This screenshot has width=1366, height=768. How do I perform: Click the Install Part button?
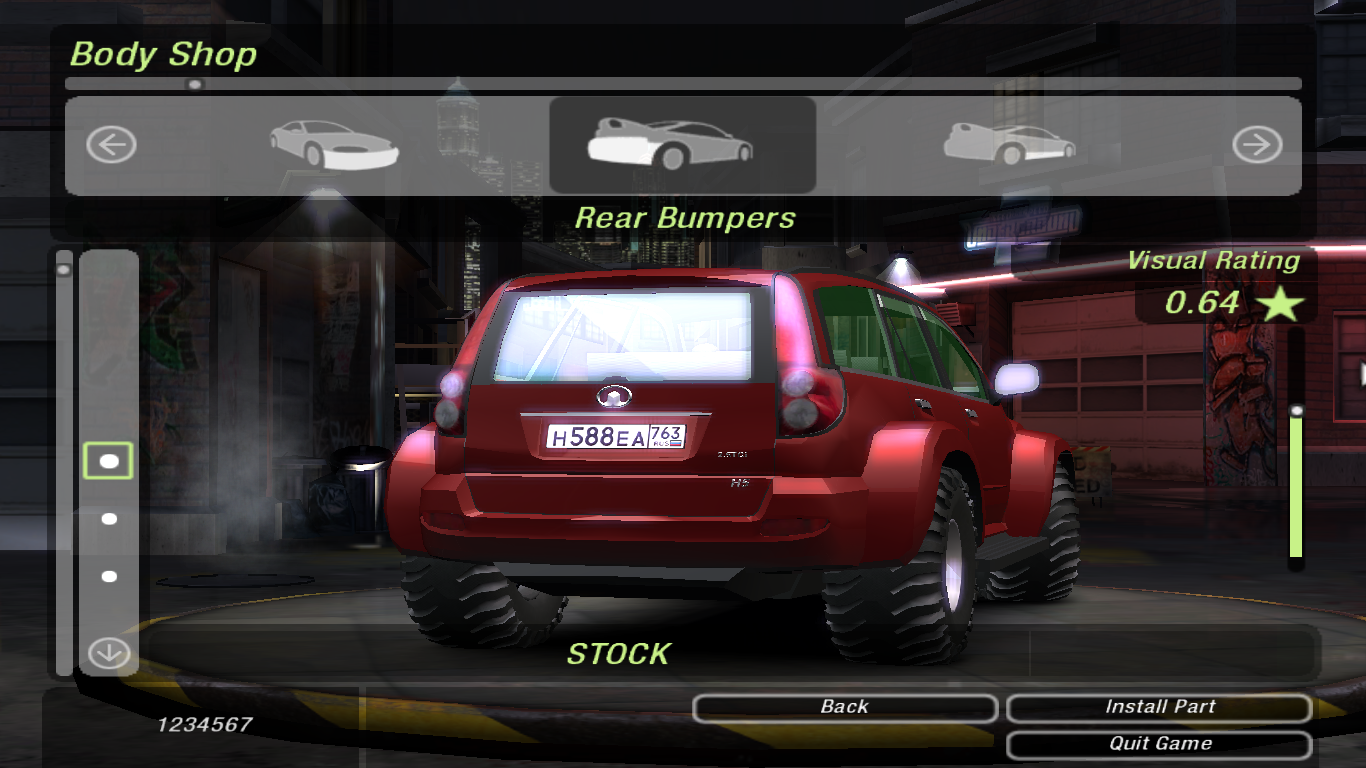pos(1159,708)
